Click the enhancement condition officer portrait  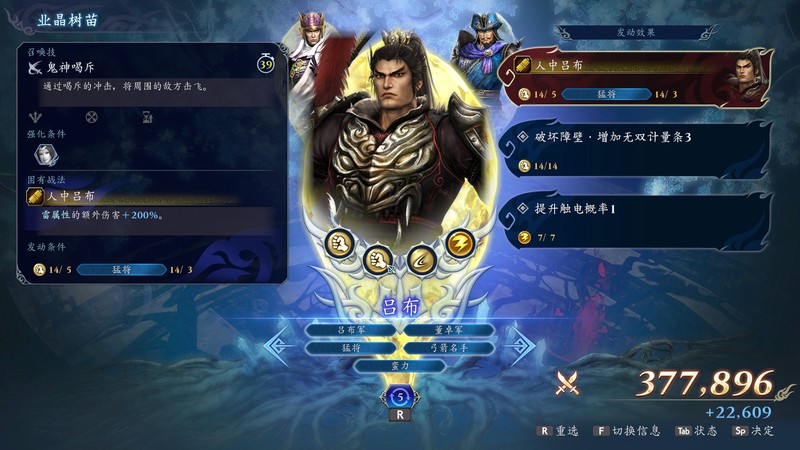(47, 154)
